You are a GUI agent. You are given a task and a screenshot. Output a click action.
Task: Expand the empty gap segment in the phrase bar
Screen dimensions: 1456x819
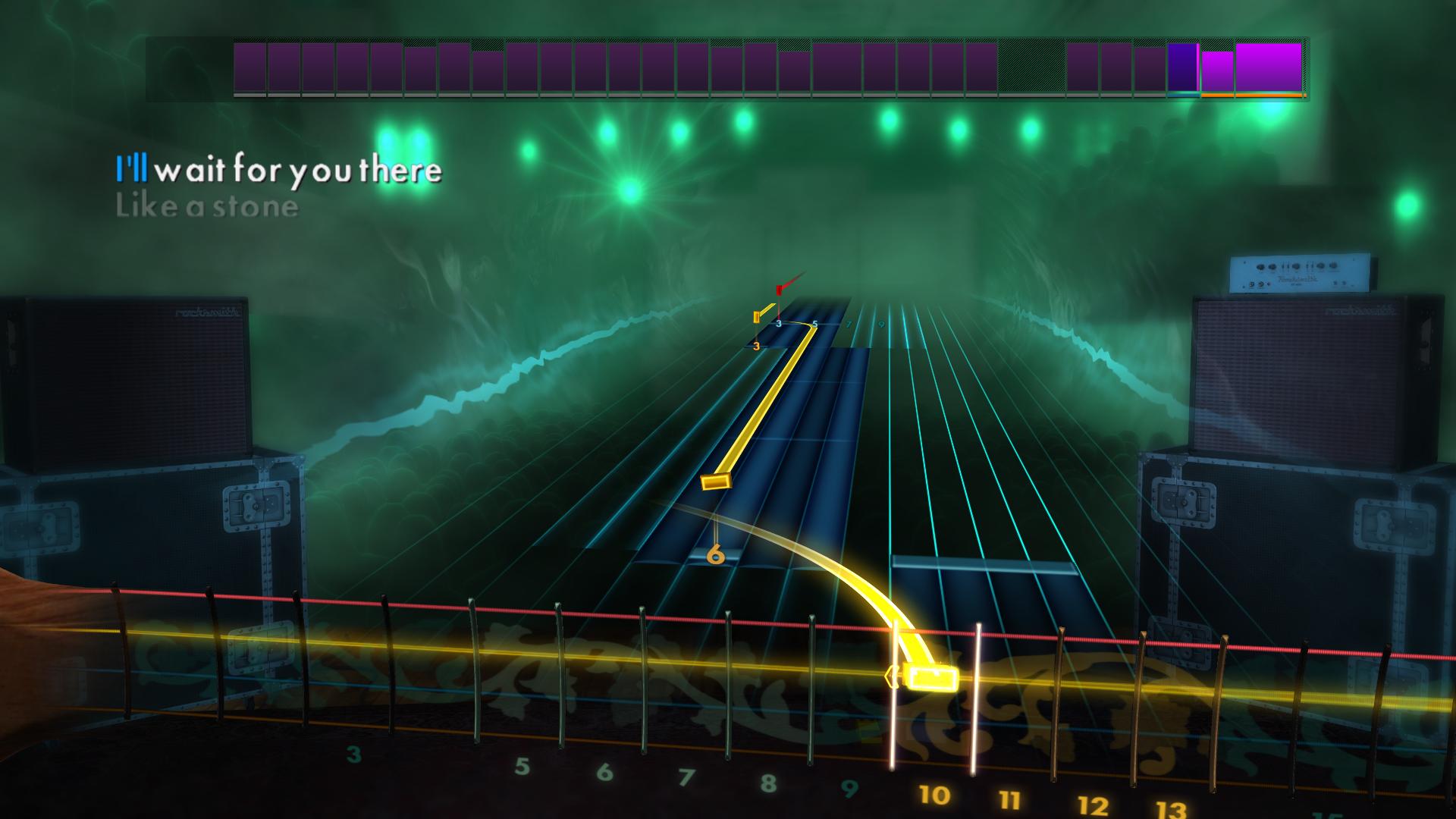(x=1031, y=68)
